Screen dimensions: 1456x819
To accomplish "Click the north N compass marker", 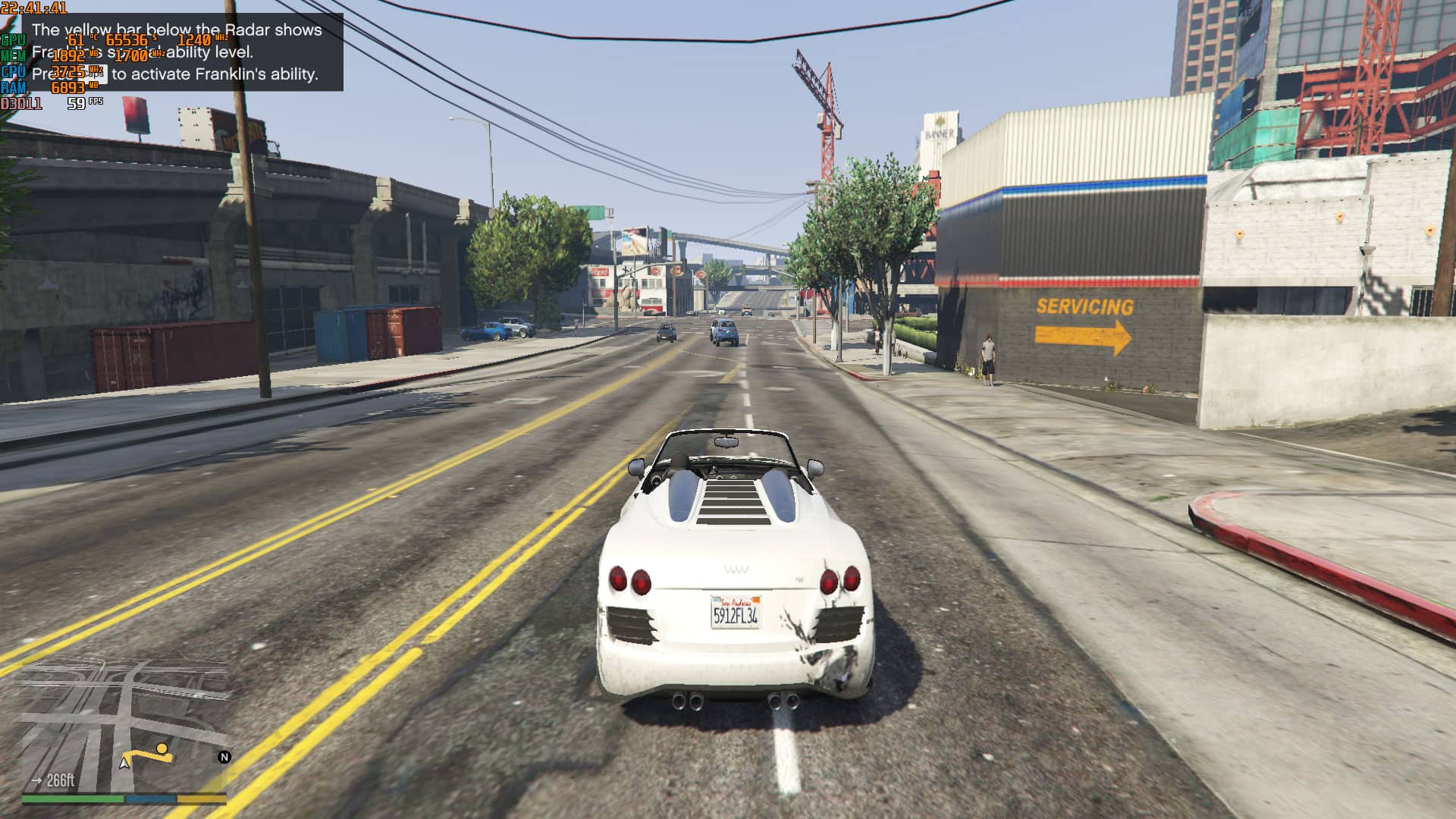I will pyautogui.click(x=224, y=757).
